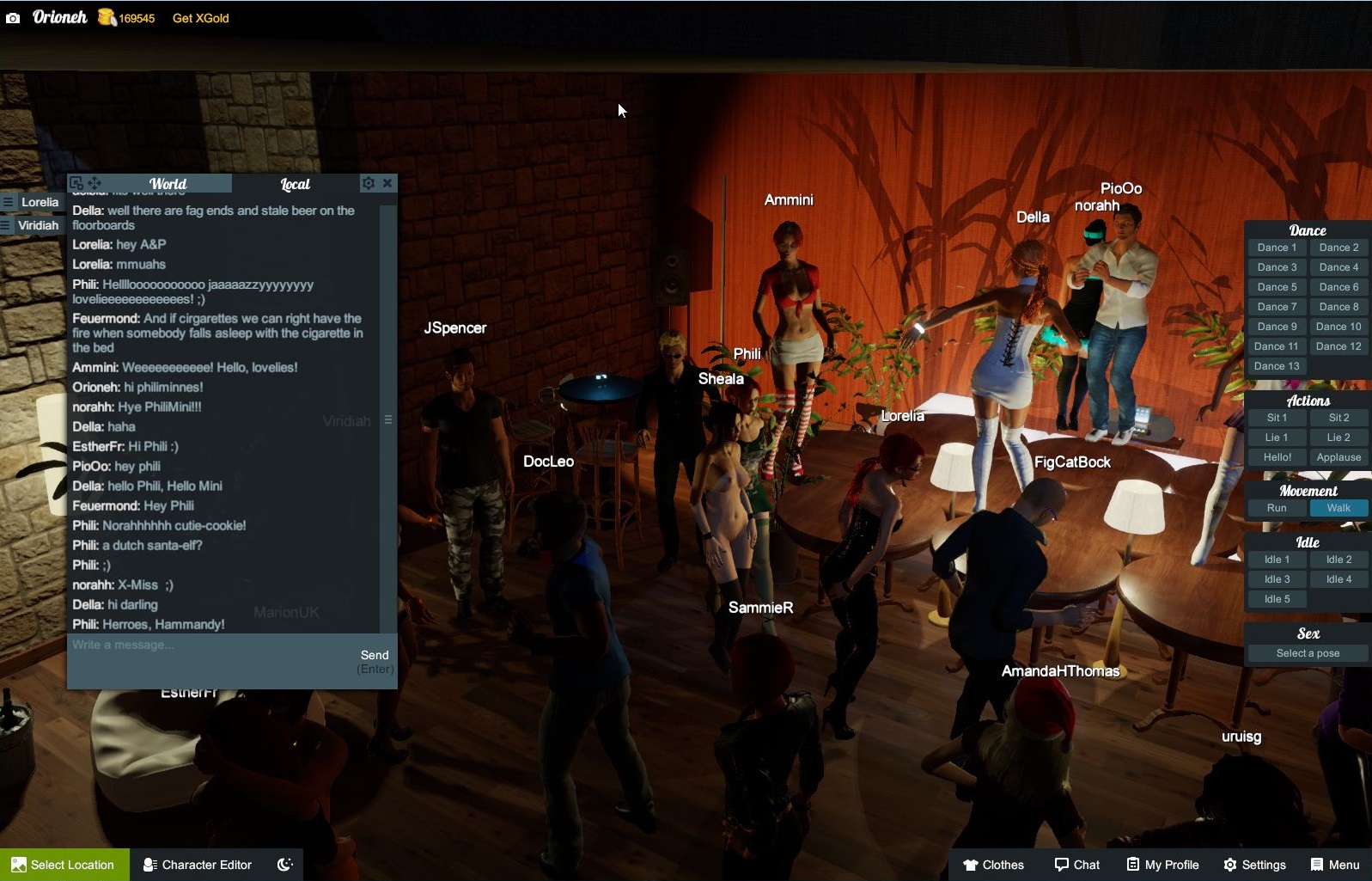The image size is (1372, 881).
Task: View My Profile
Action: tap(1162, 865)
